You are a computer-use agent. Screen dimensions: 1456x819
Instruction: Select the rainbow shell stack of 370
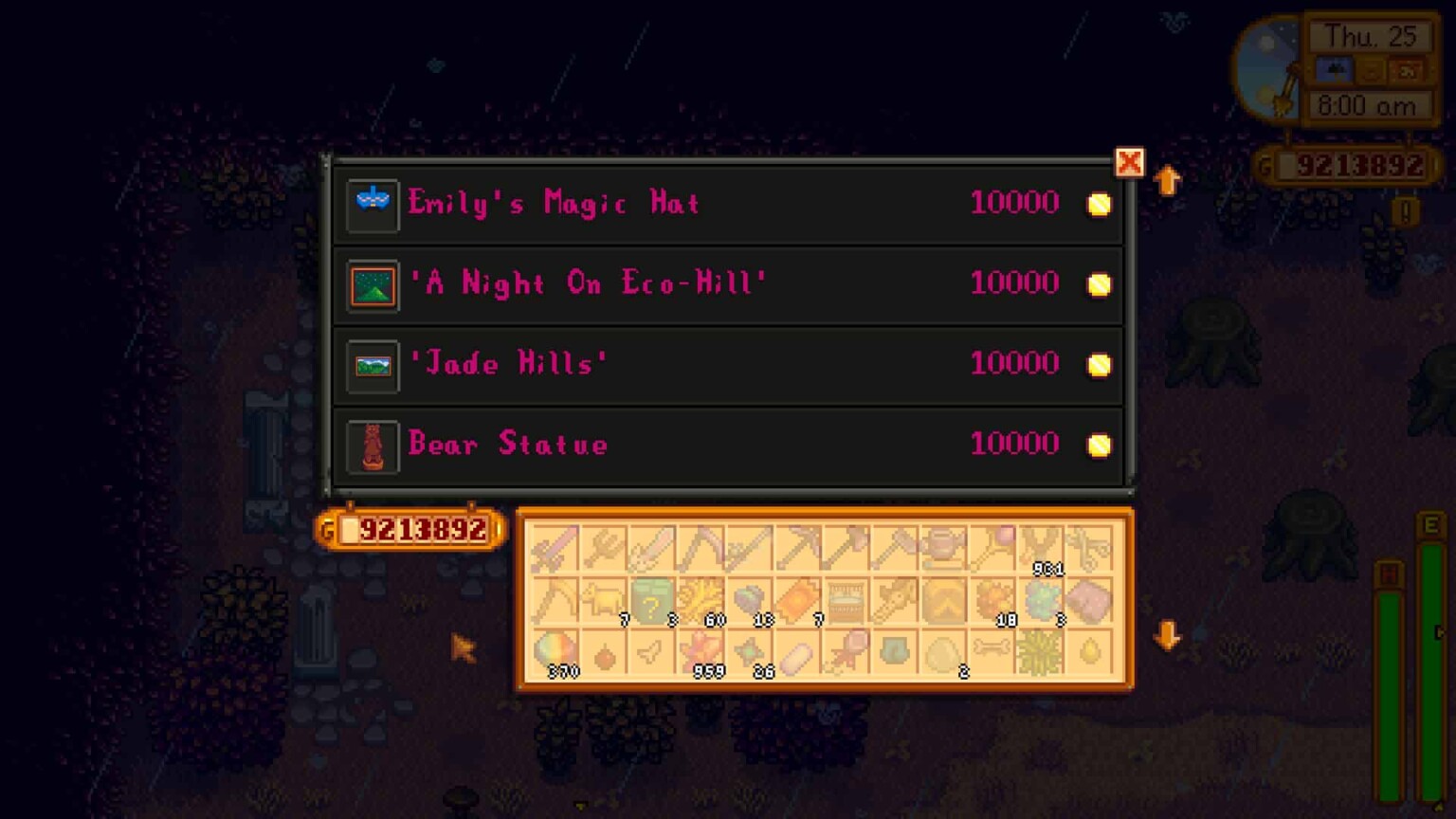(557, 654)
